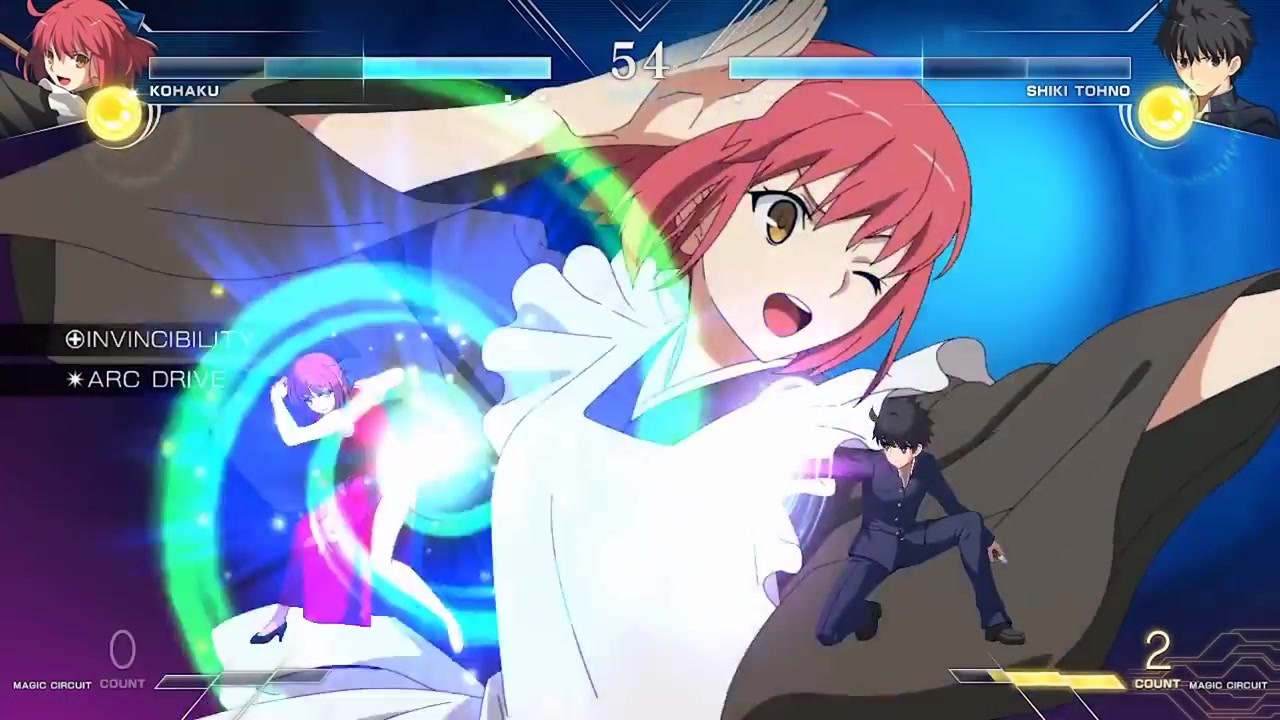Toggle the ARC DRIVE indicator

[x=150, y=379]
